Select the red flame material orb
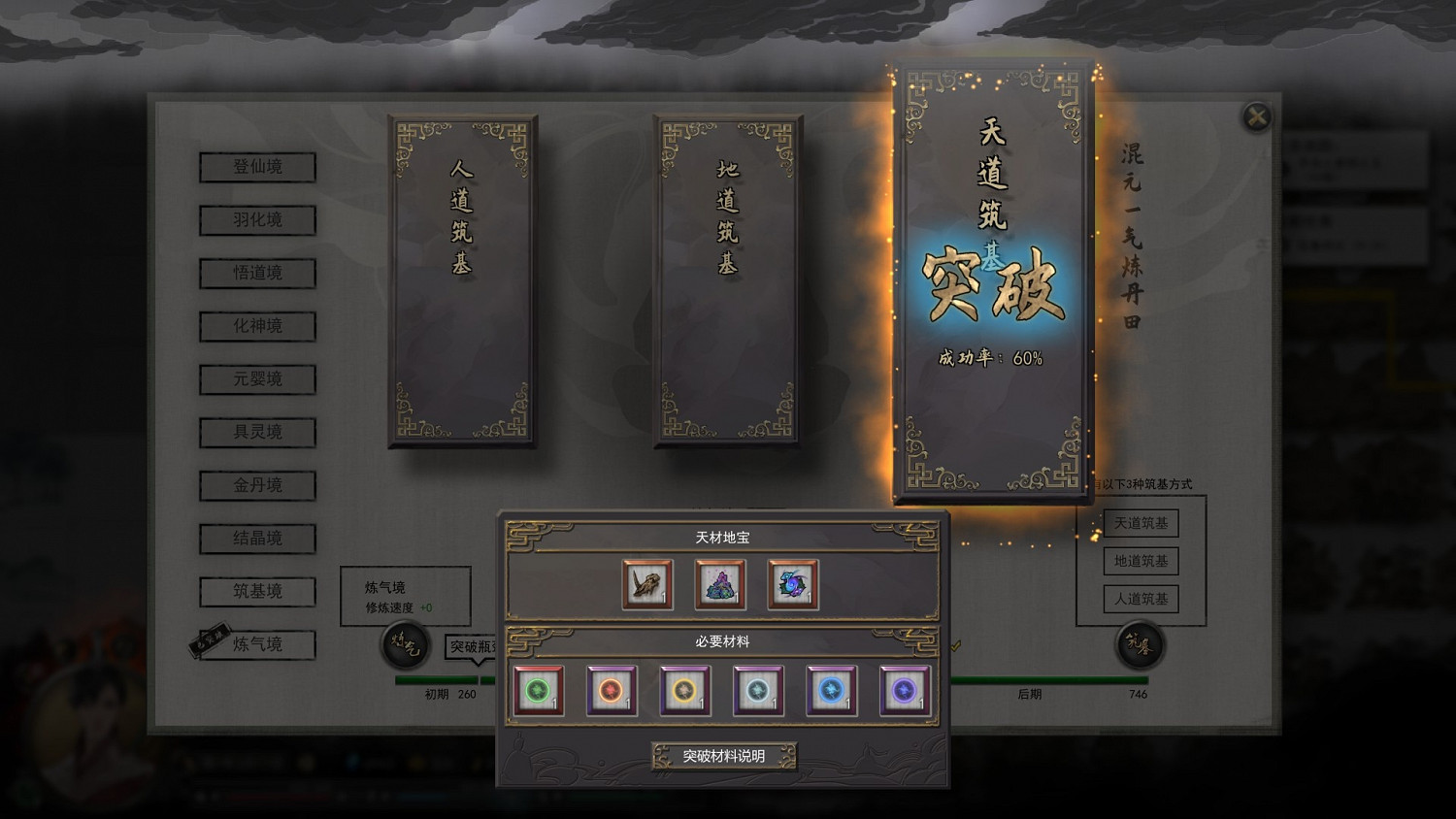 pos(612,690)
